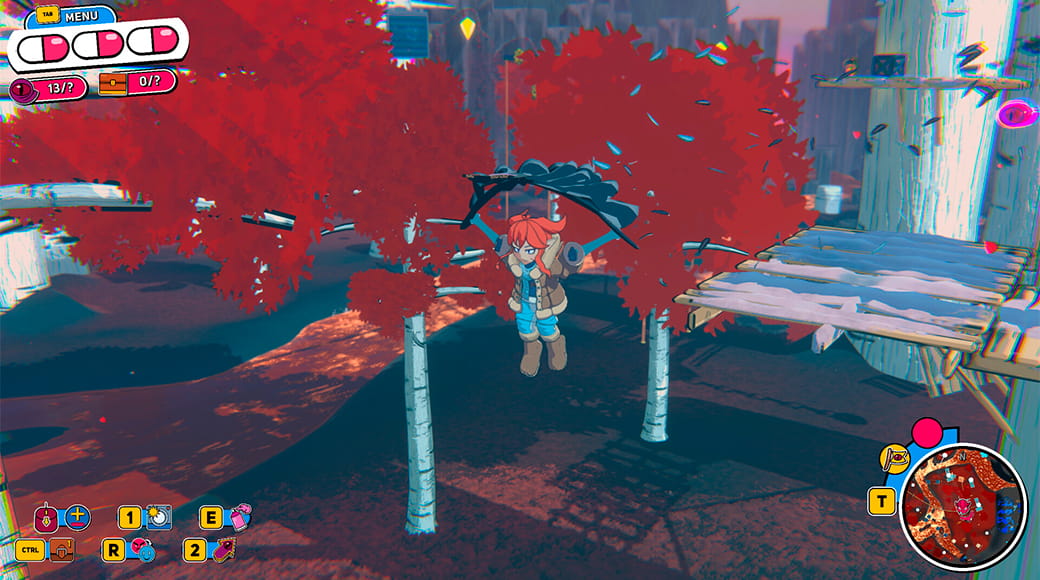
Task: Select the blue plus-minus zoom icon
Action: pyautogui.click(x=77, y=518)
